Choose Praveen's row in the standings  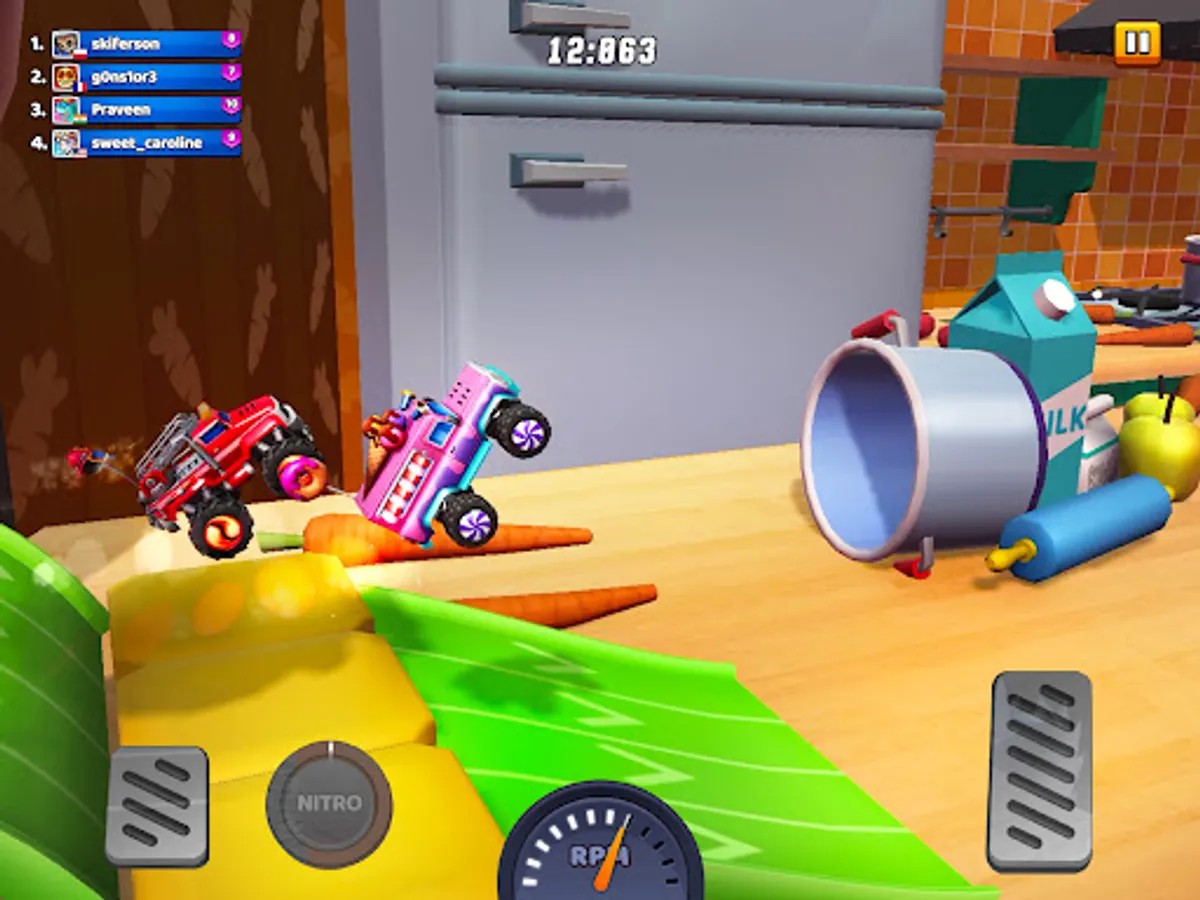pos(146,110)
